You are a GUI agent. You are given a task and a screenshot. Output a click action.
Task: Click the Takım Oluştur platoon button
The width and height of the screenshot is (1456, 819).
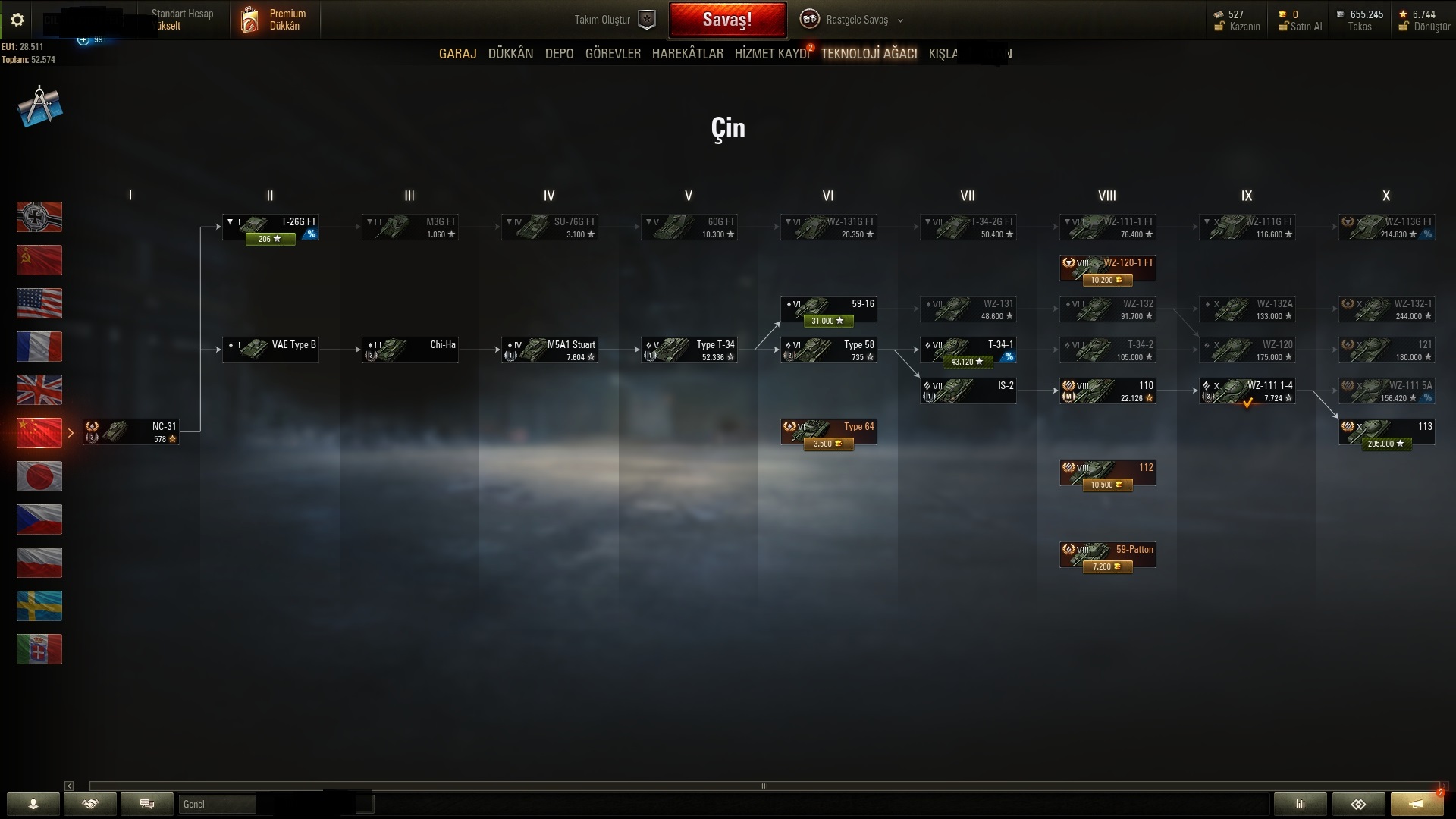tap(613, 20)
